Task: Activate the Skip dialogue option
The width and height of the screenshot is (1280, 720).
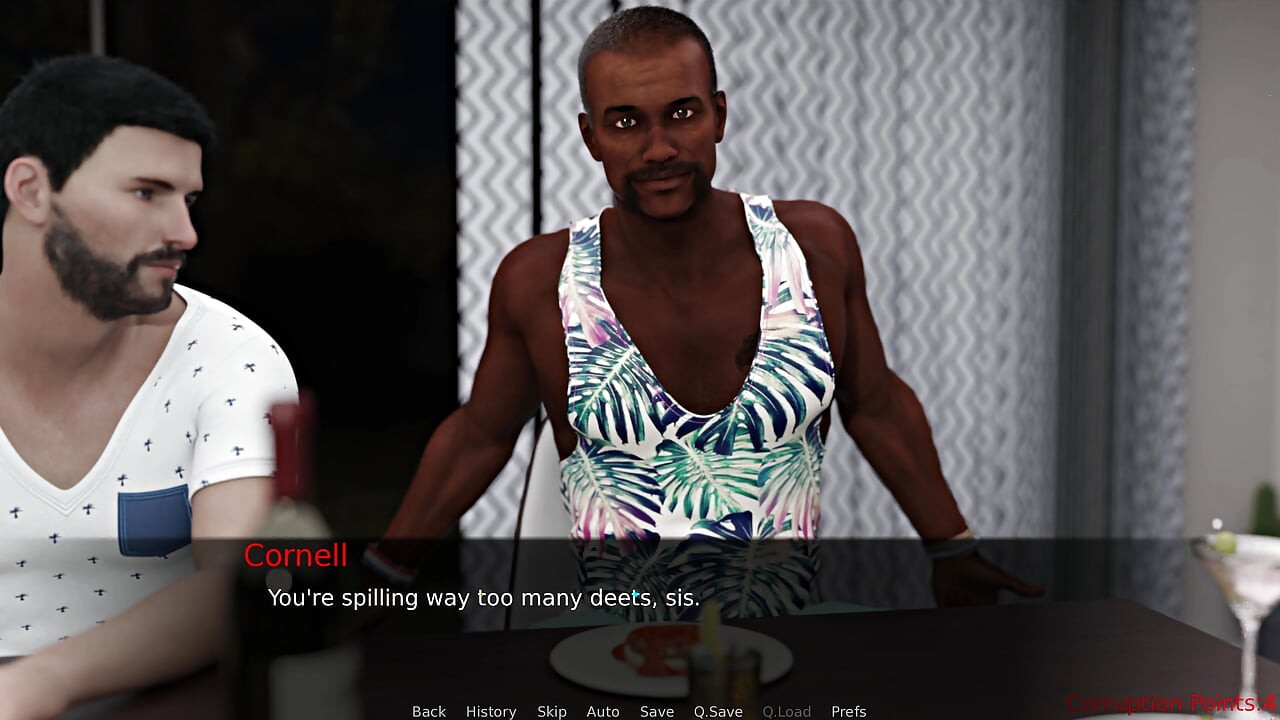Action: point(552,711)
